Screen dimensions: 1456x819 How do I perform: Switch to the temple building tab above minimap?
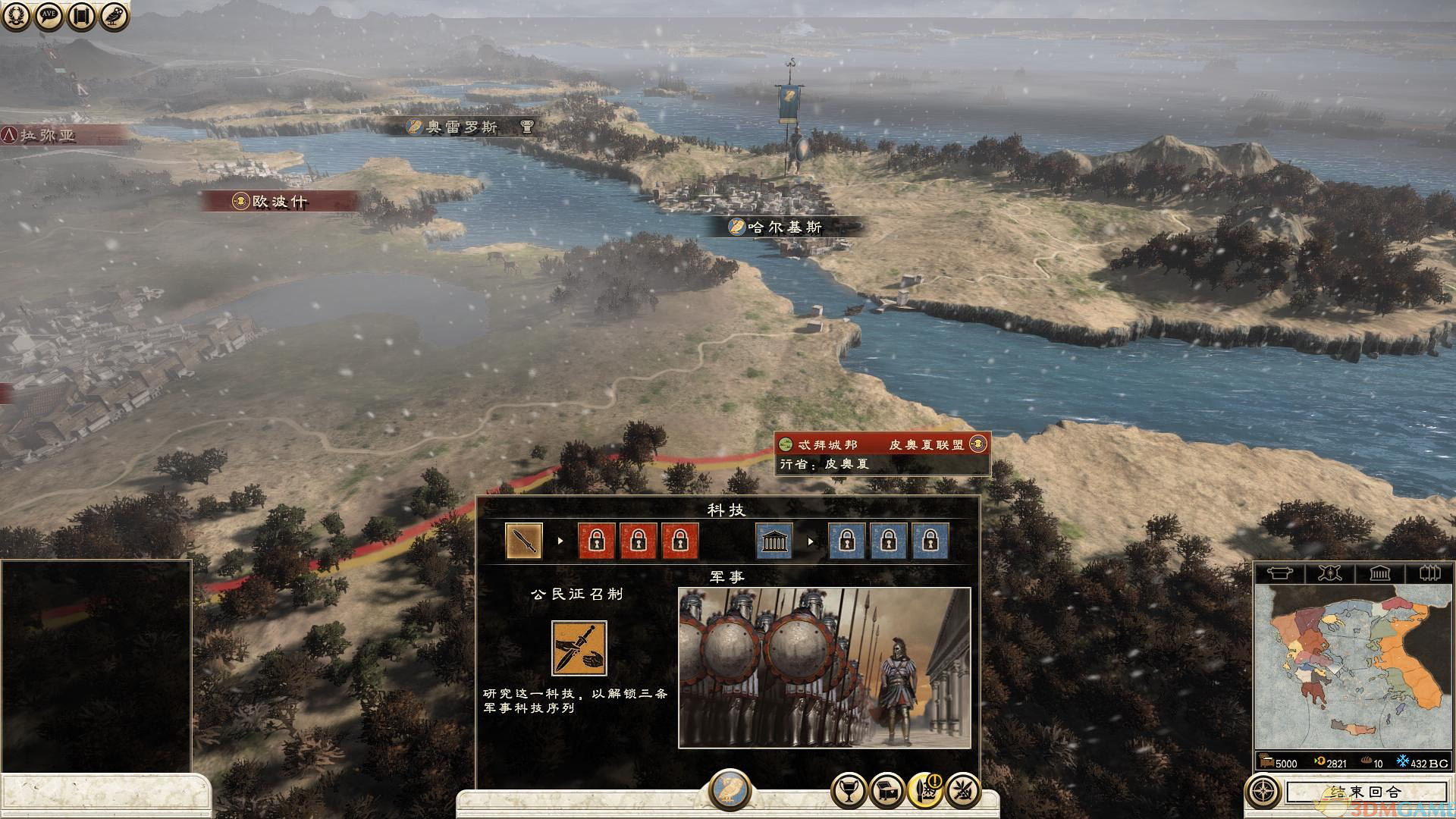point(1379,573)
